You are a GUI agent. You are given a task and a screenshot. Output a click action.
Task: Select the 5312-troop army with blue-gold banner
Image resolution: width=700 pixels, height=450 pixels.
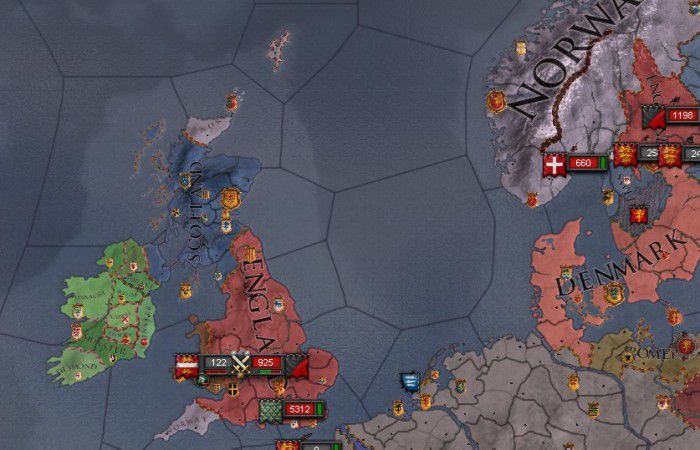click(x=298, y=409)
